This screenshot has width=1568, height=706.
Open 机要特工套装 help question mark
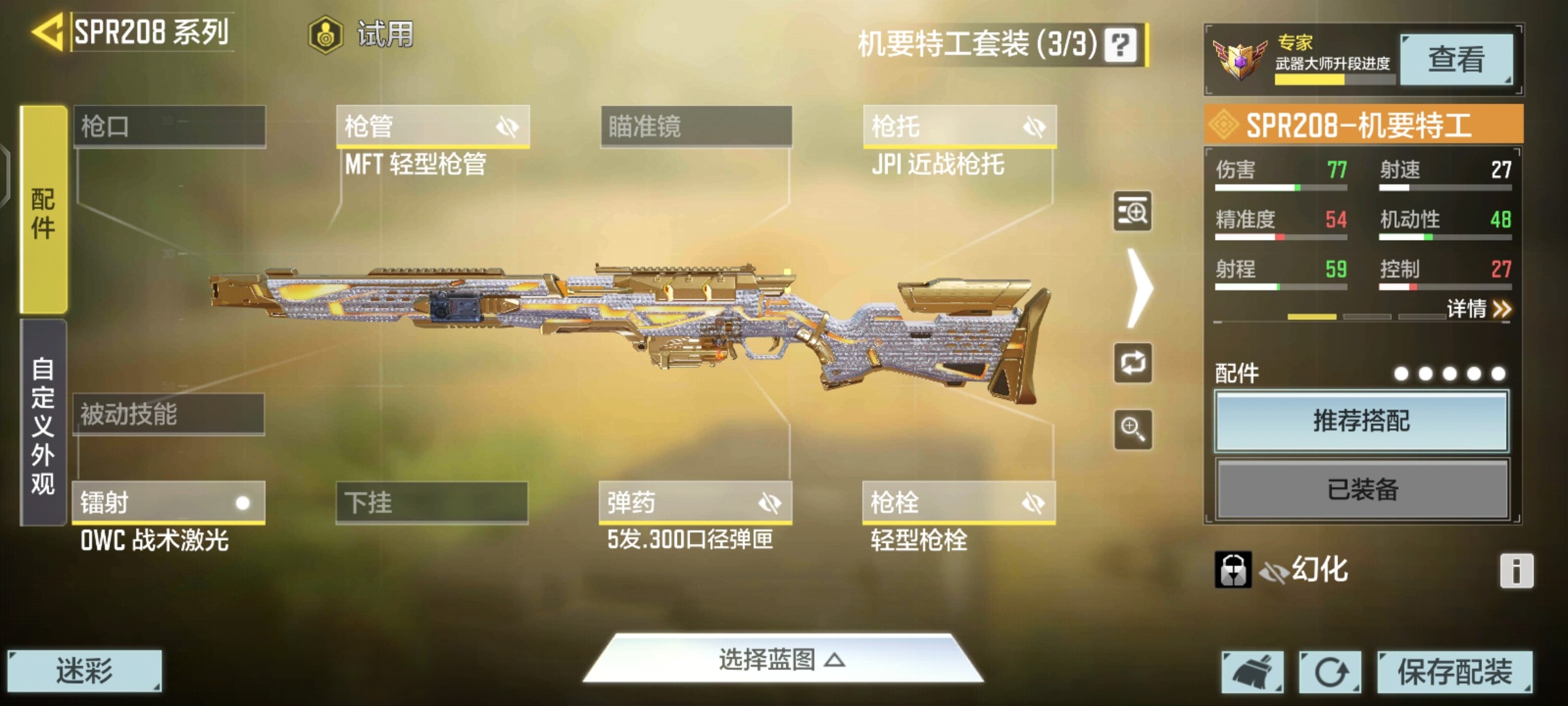(x=1120, y=44)
